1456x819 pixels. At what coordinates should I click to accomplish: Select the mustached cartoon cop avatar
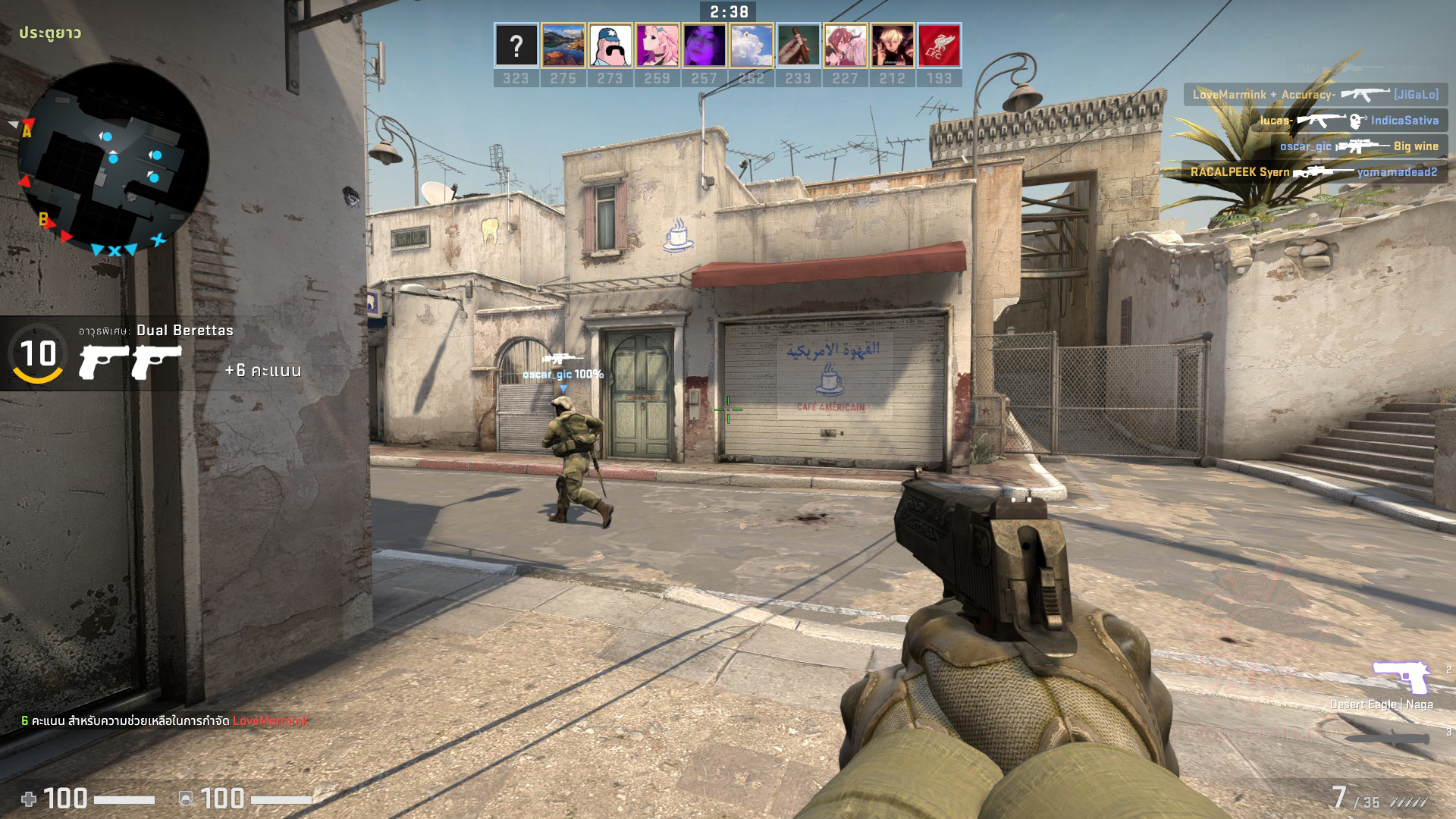610,45
